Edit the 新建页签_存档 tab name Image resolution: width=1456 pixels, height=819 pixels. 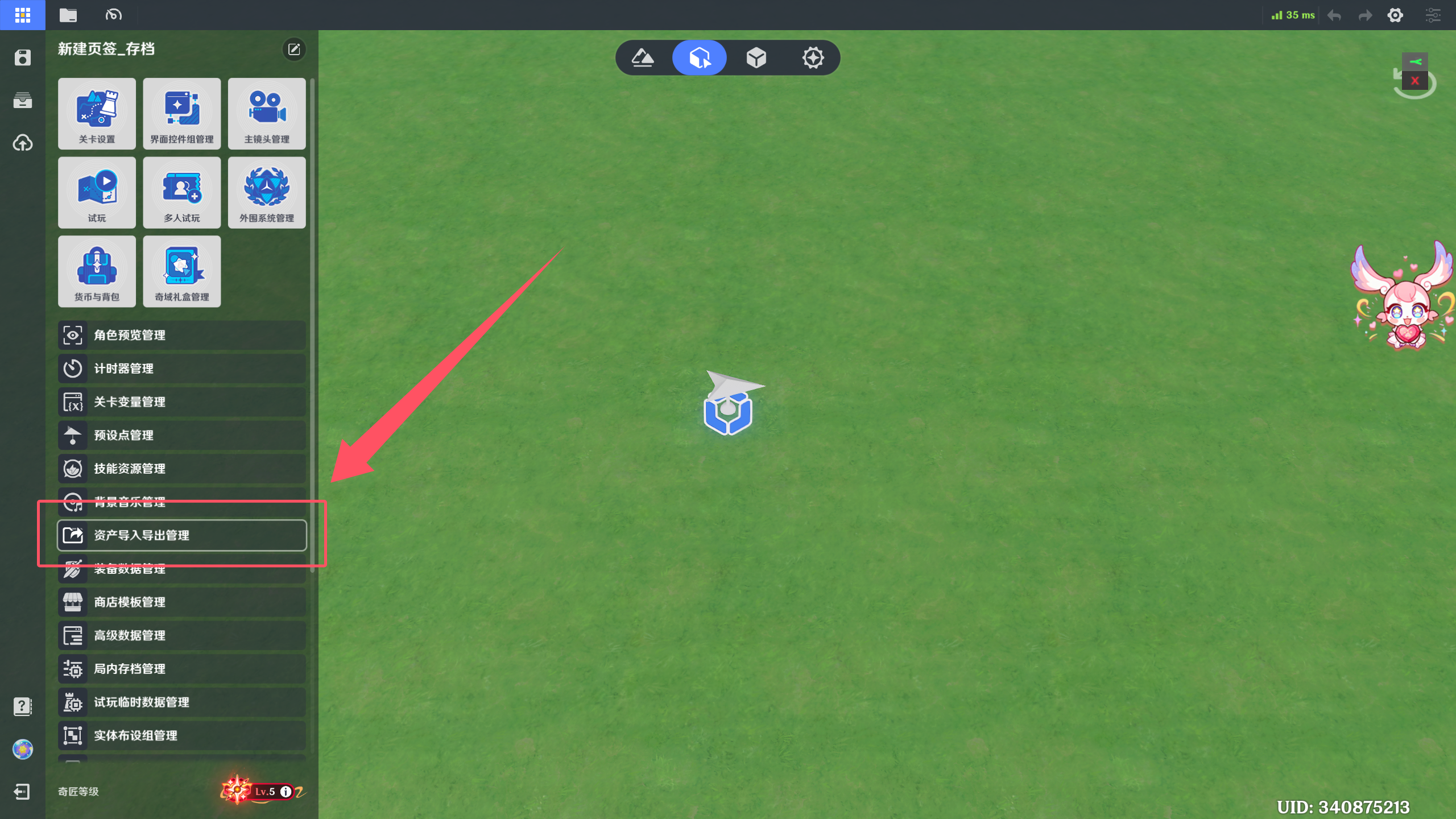[x=294, y=49]
